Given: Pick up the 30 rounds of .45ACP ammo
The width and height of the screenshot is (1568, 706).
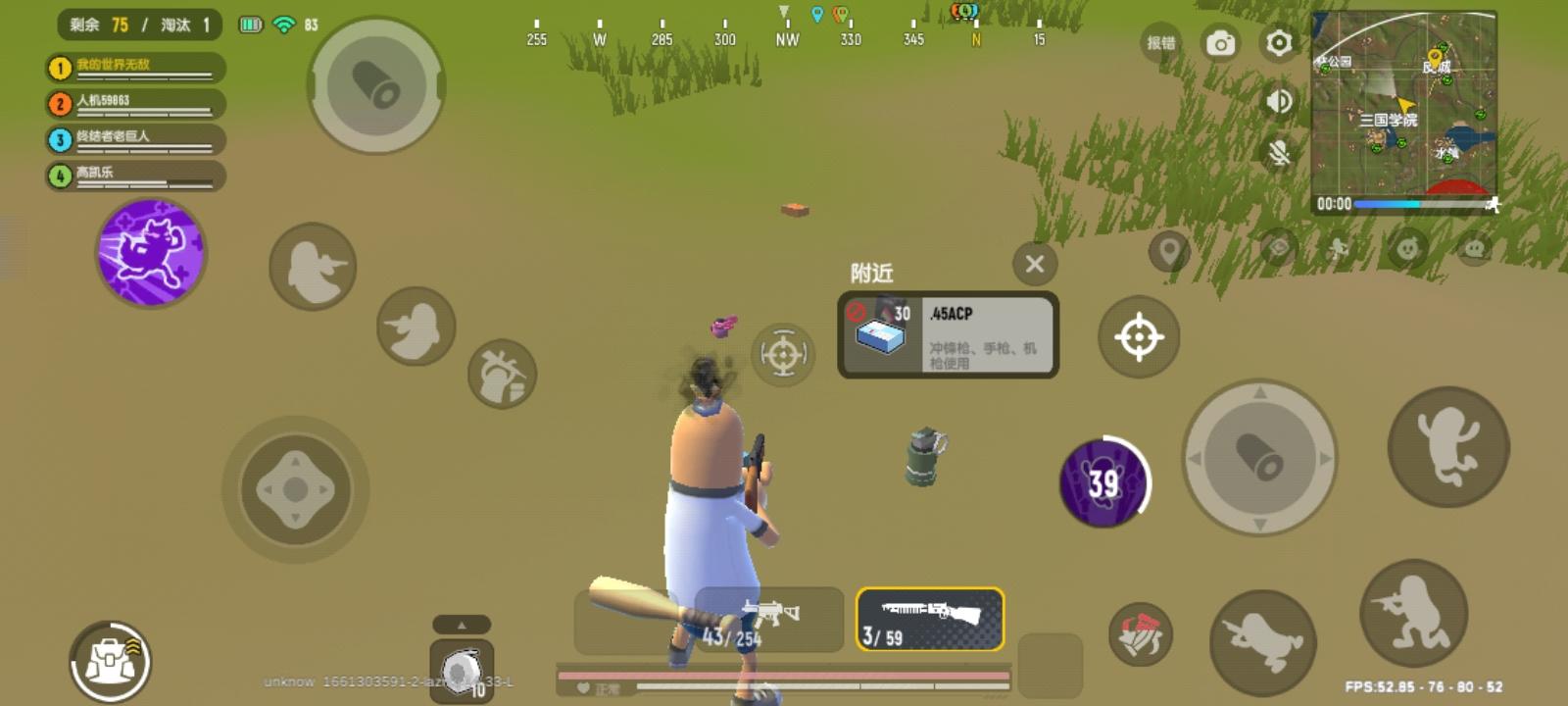Looking at the screenshot, I should coord(946,333).
